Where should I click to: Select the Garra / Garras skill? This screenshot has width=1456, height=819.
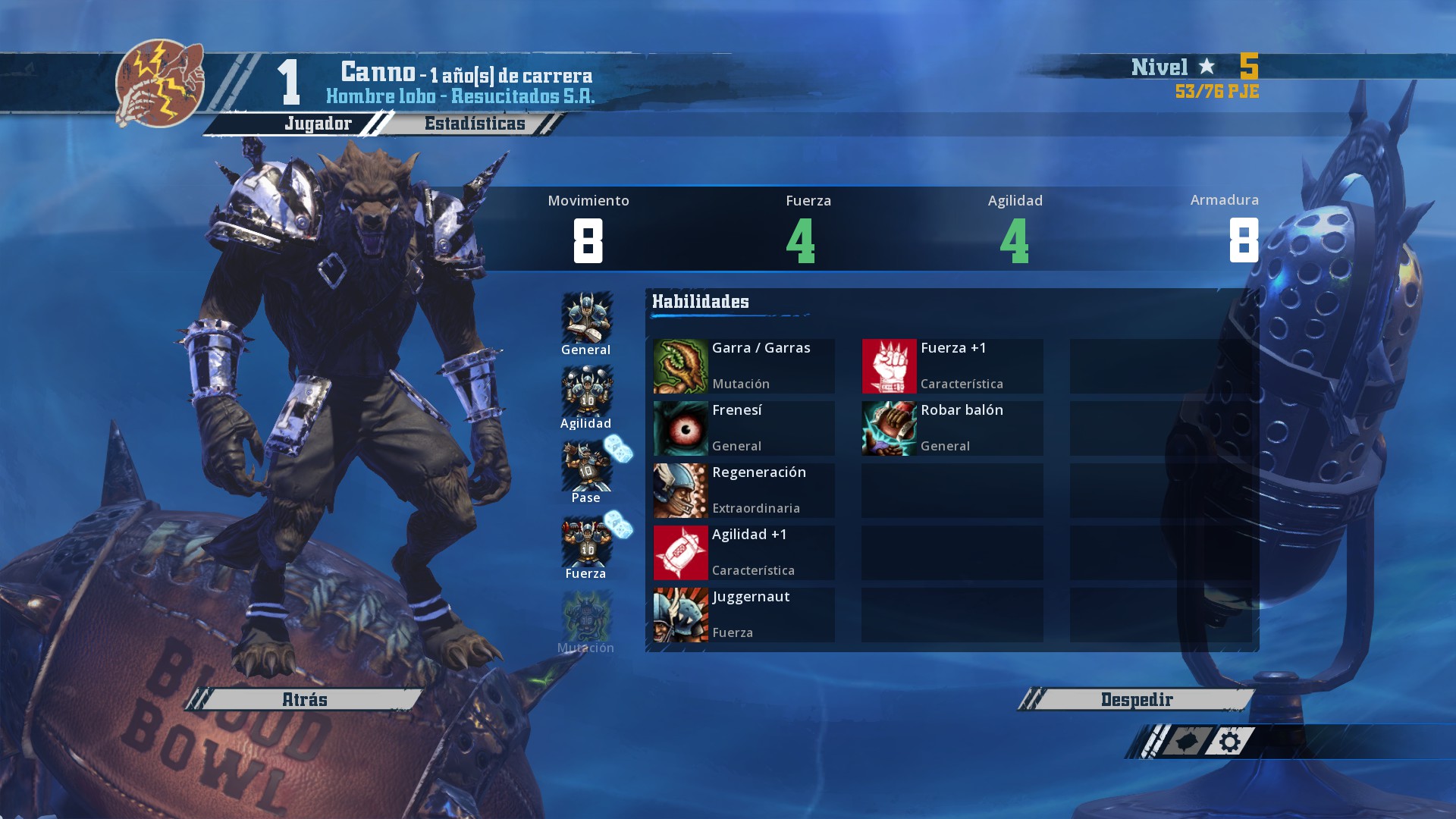pyautogui.click(x=744, y=366)
